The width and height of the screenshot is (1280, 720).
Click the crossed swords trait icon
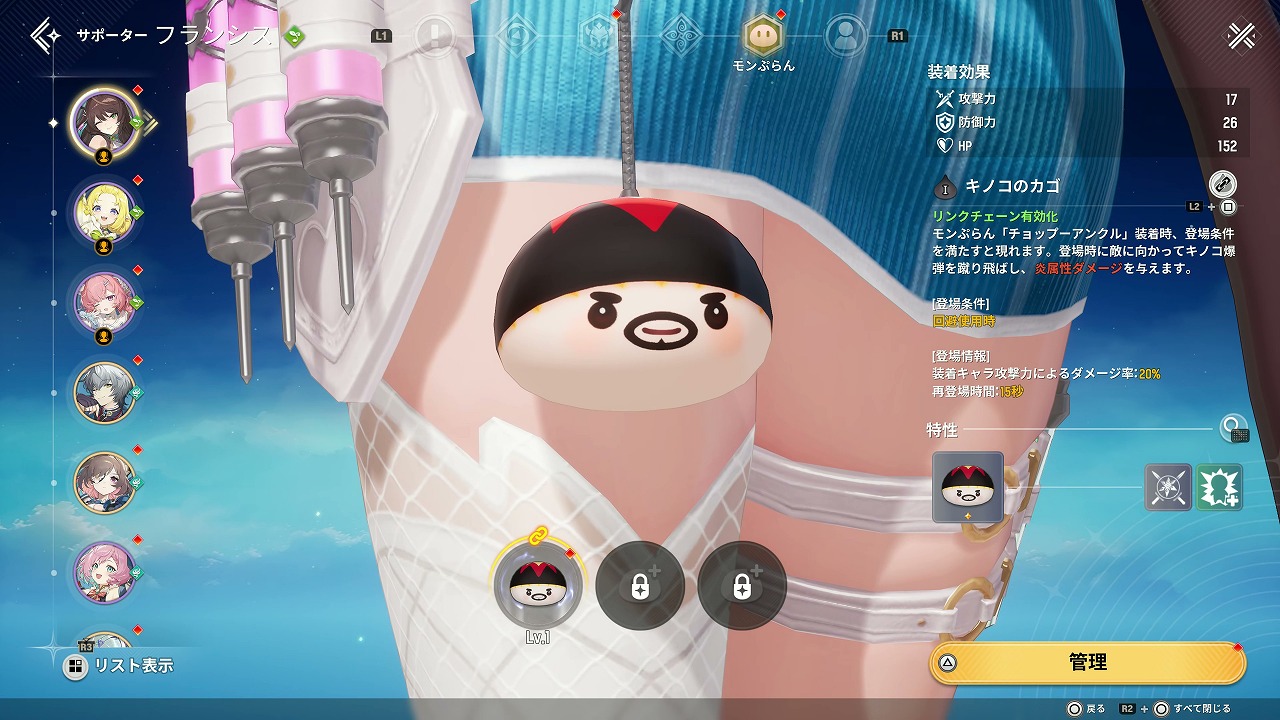pyautogui.click(x=1168, y=488)
